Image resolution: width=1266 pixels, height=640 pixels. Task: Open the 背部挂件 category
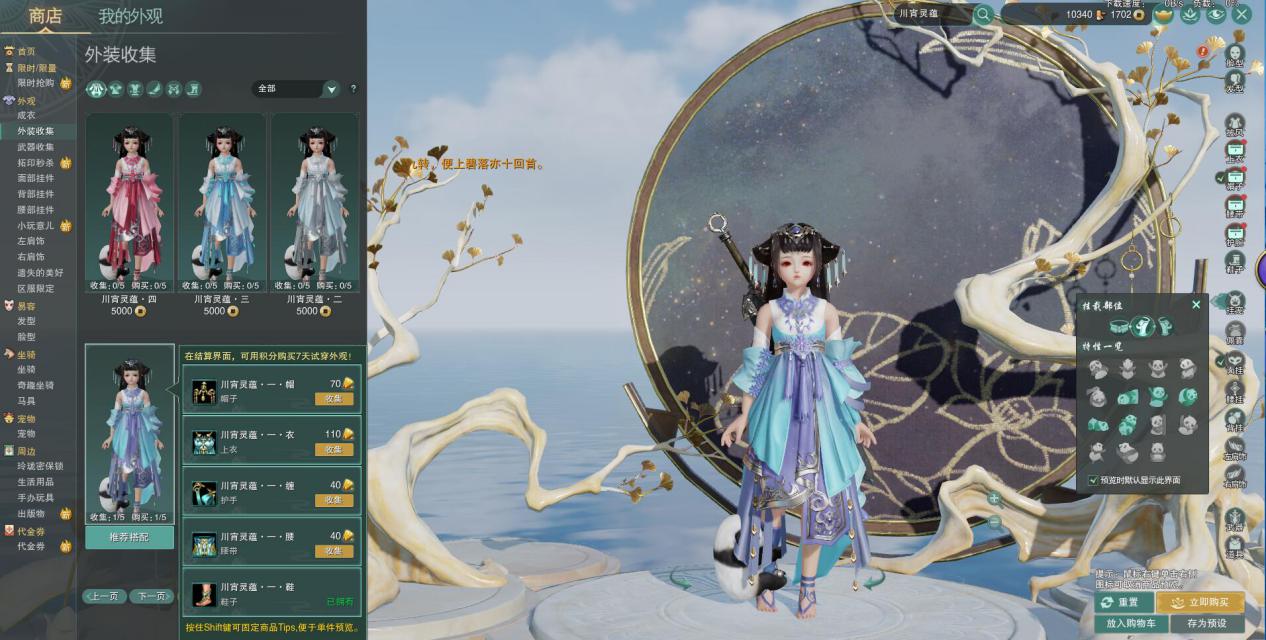pos(36,194)
